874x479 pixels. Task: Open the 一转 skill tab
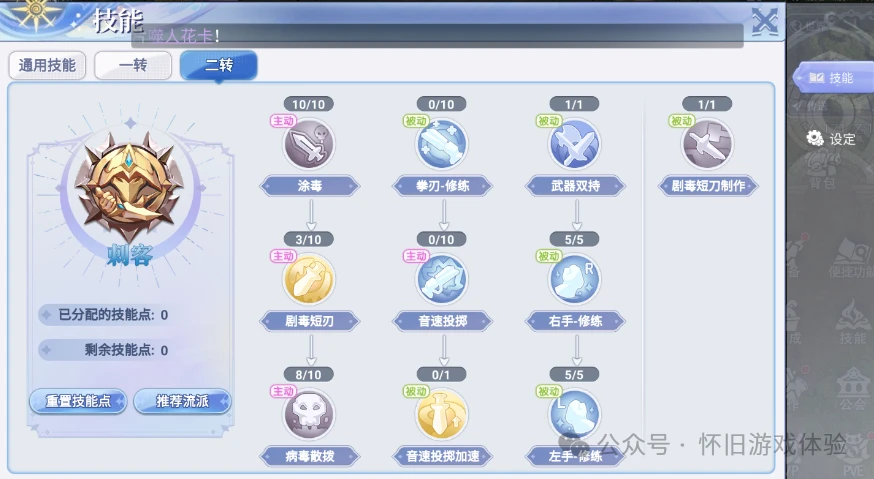(x=133, y=66)
